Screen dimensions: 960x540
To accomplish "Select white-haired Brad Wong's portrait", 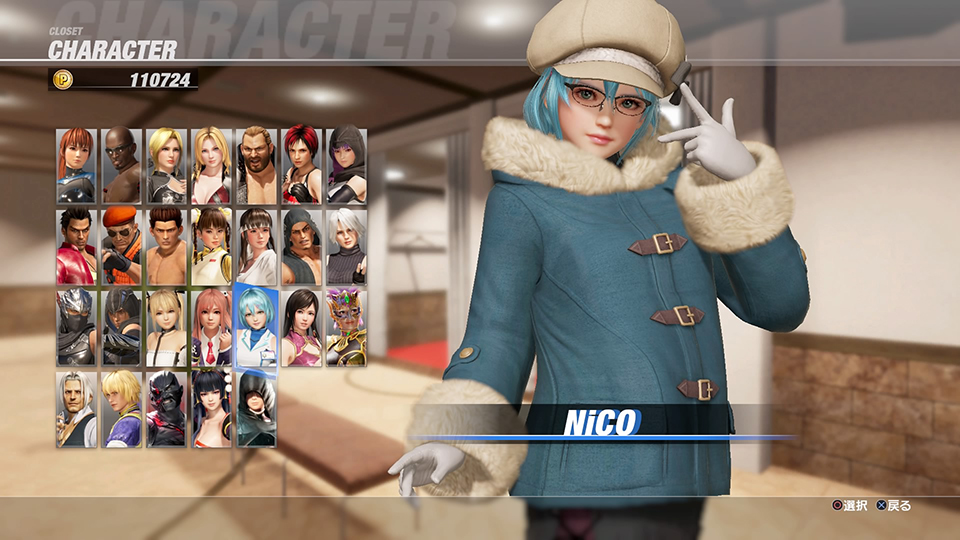I will 76,408.
